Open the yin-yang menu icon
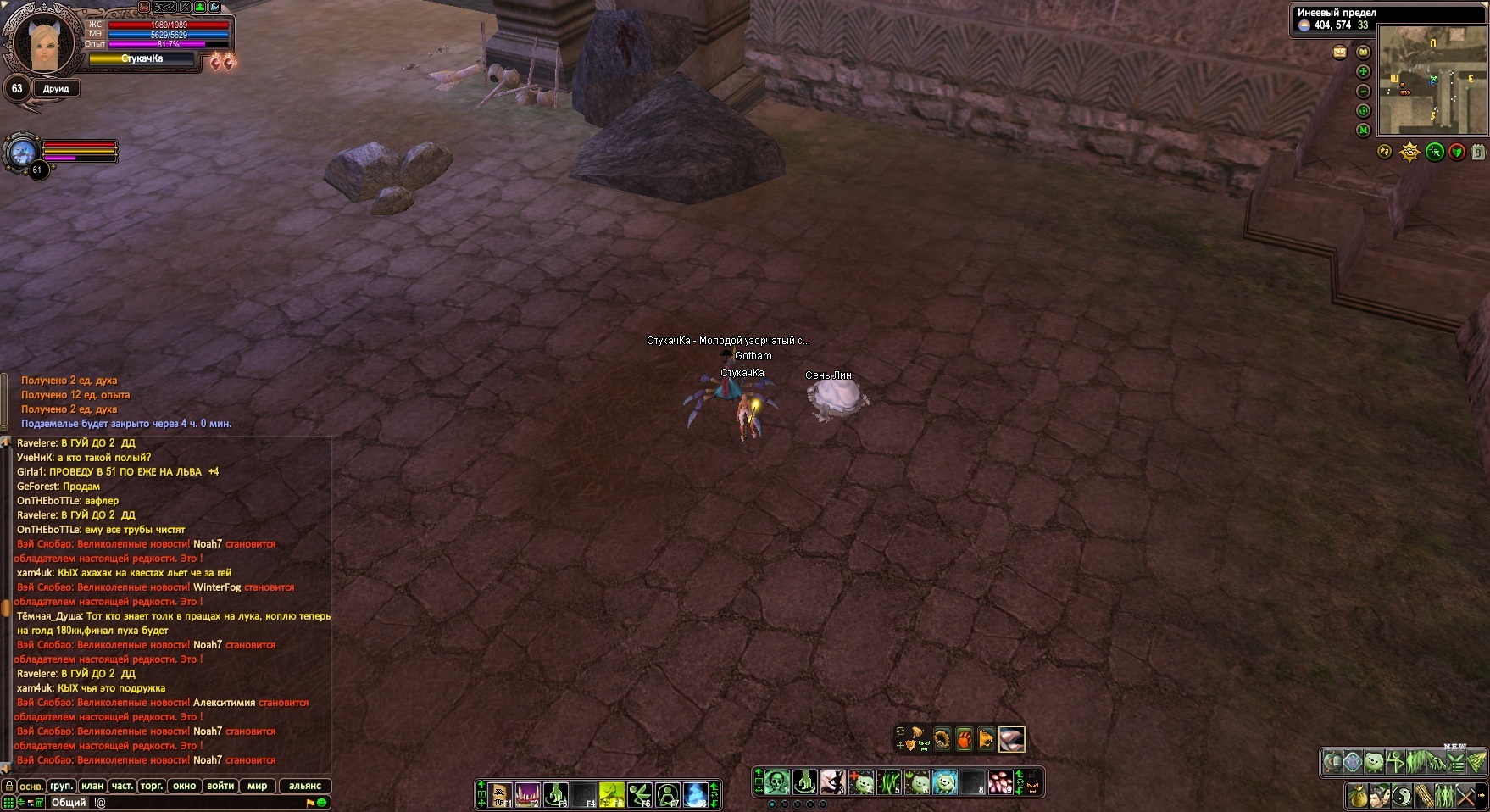 pyautogui.click(x=1401, y=797)
